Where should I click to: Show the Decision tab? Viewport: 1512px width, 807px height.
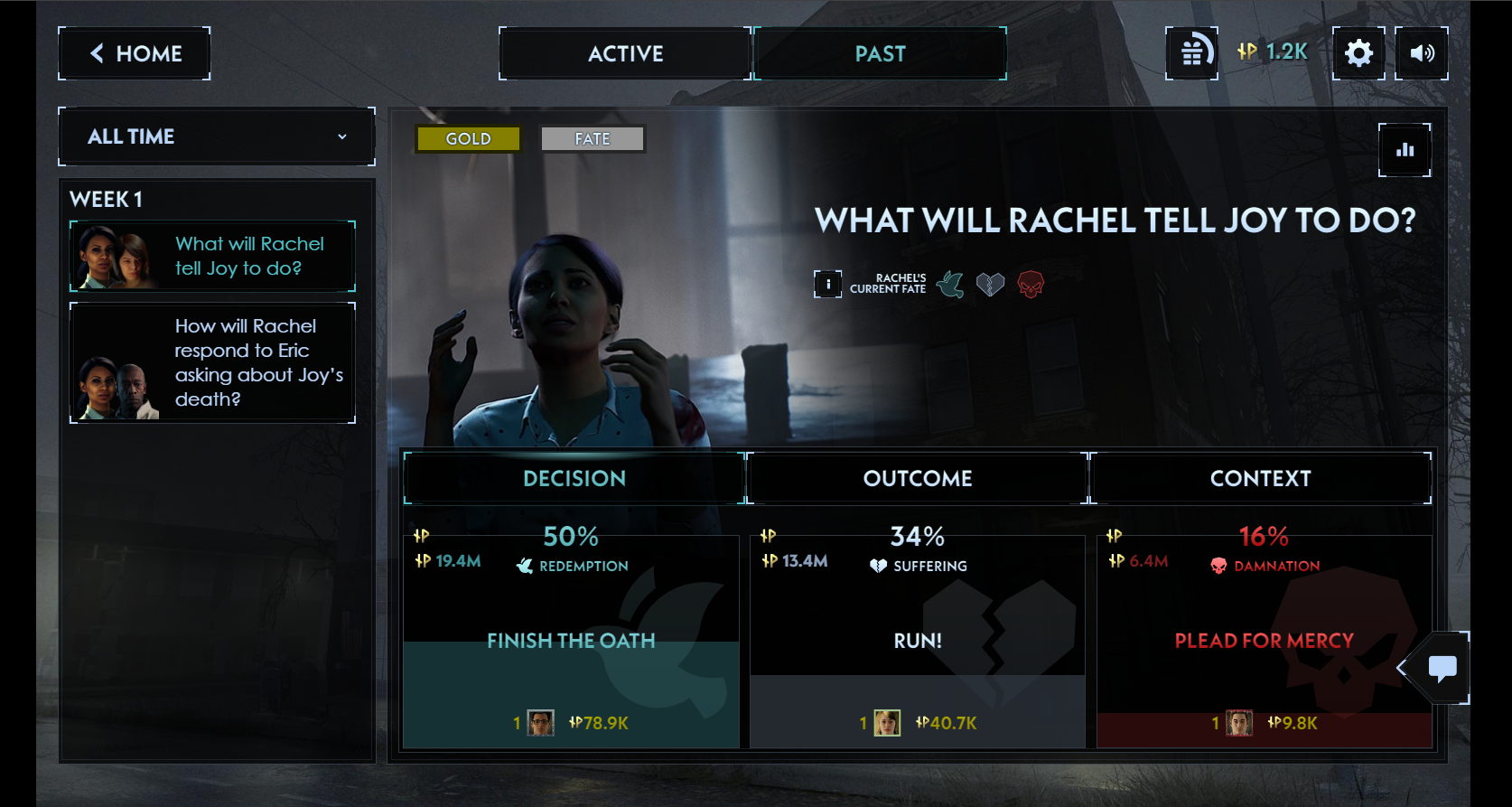pos(574,478)
